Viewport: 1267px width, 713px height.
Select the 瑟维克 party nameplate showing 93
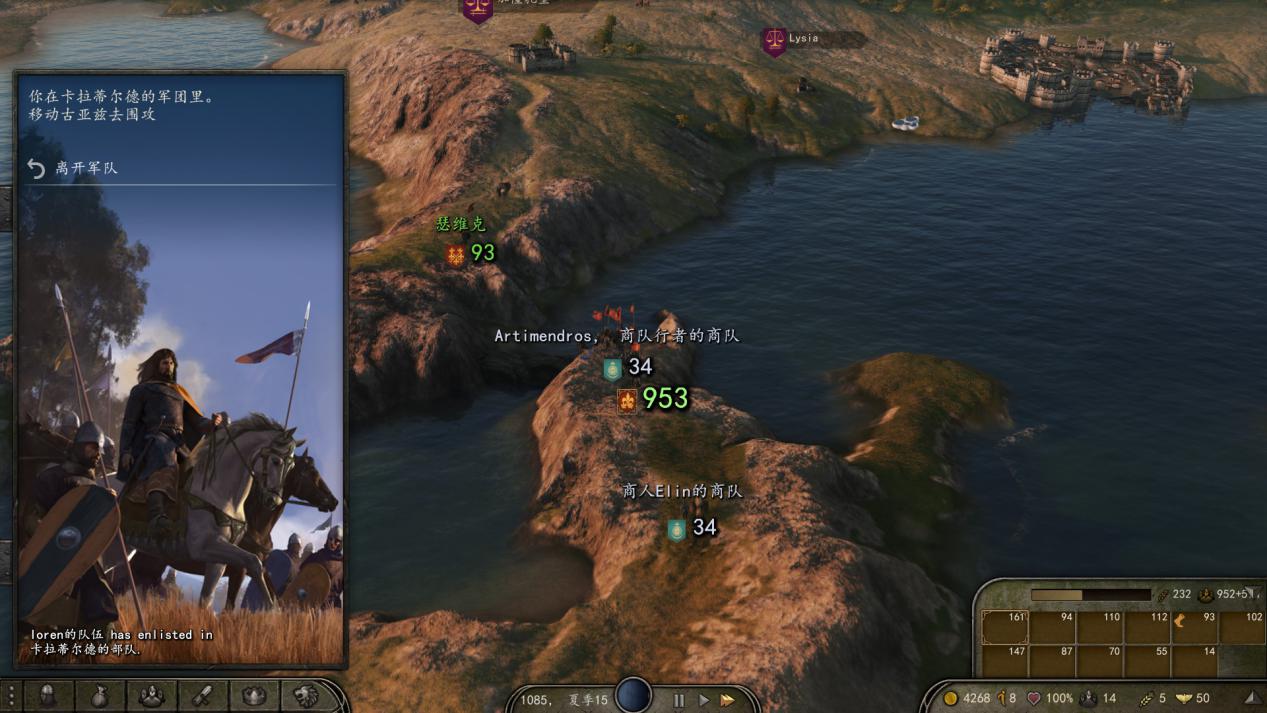click(x=471, y=253)
